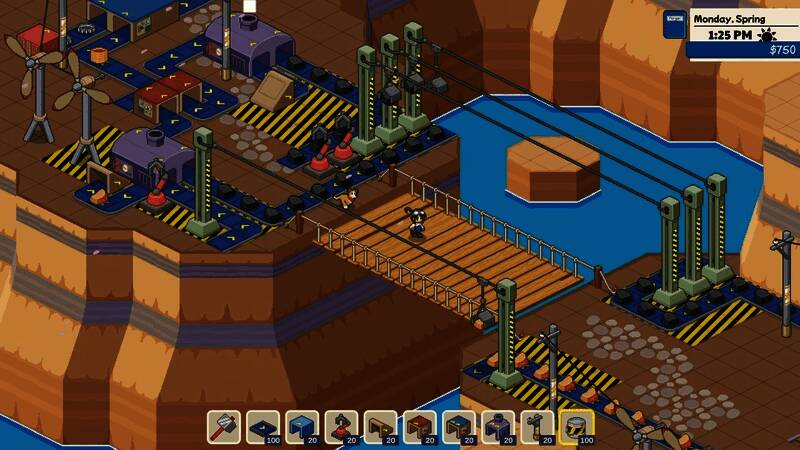
Task: Choose the blue arch machine slot
Action: coord(302,427)
